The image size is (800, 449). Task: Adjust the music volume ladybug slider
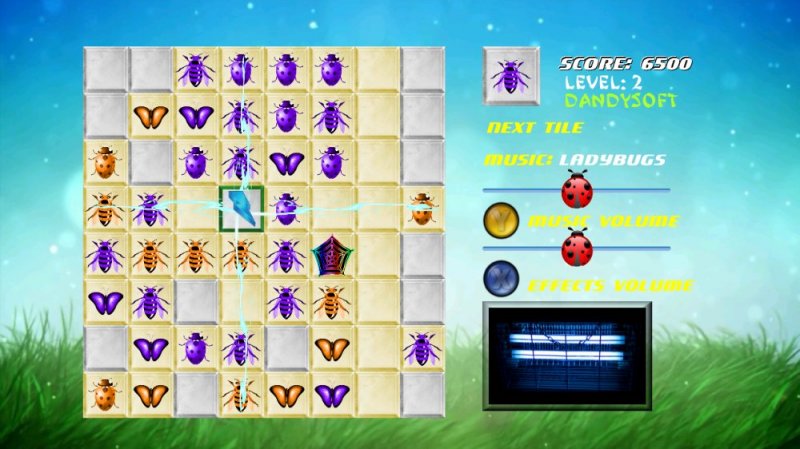(x=577, y=188)
